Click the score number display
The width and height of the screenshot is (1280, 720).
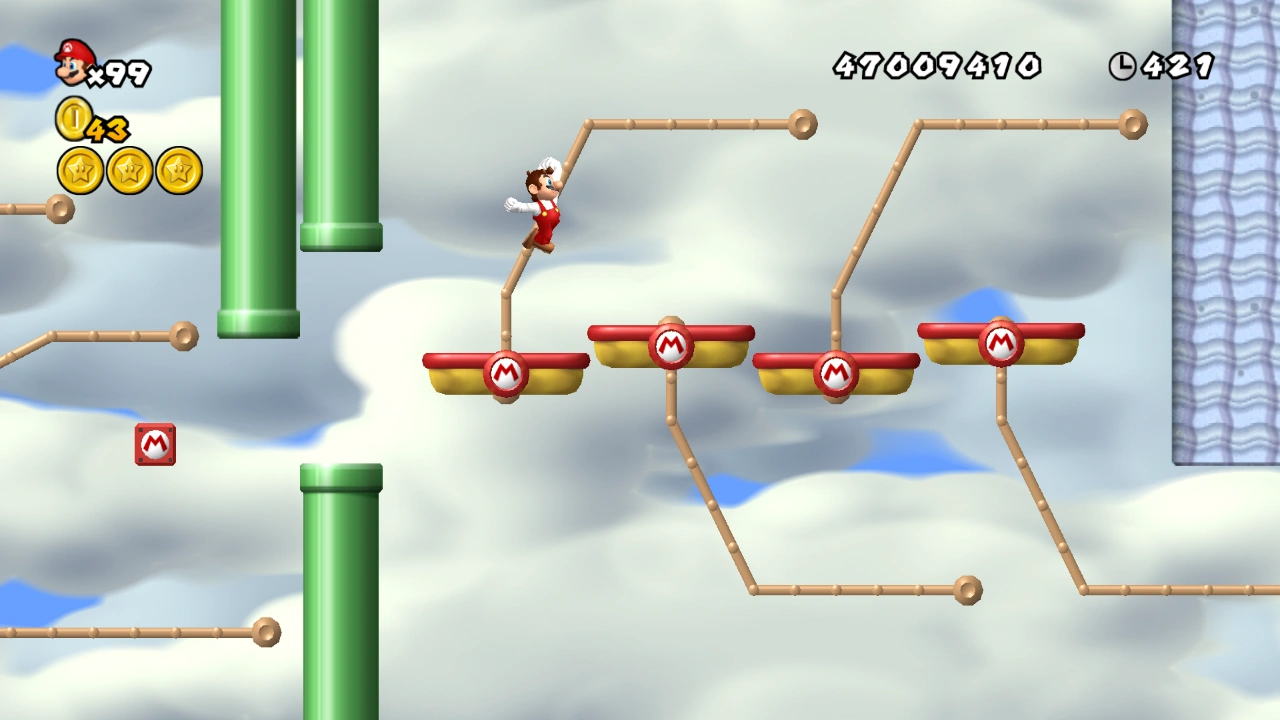click(937, 66)
